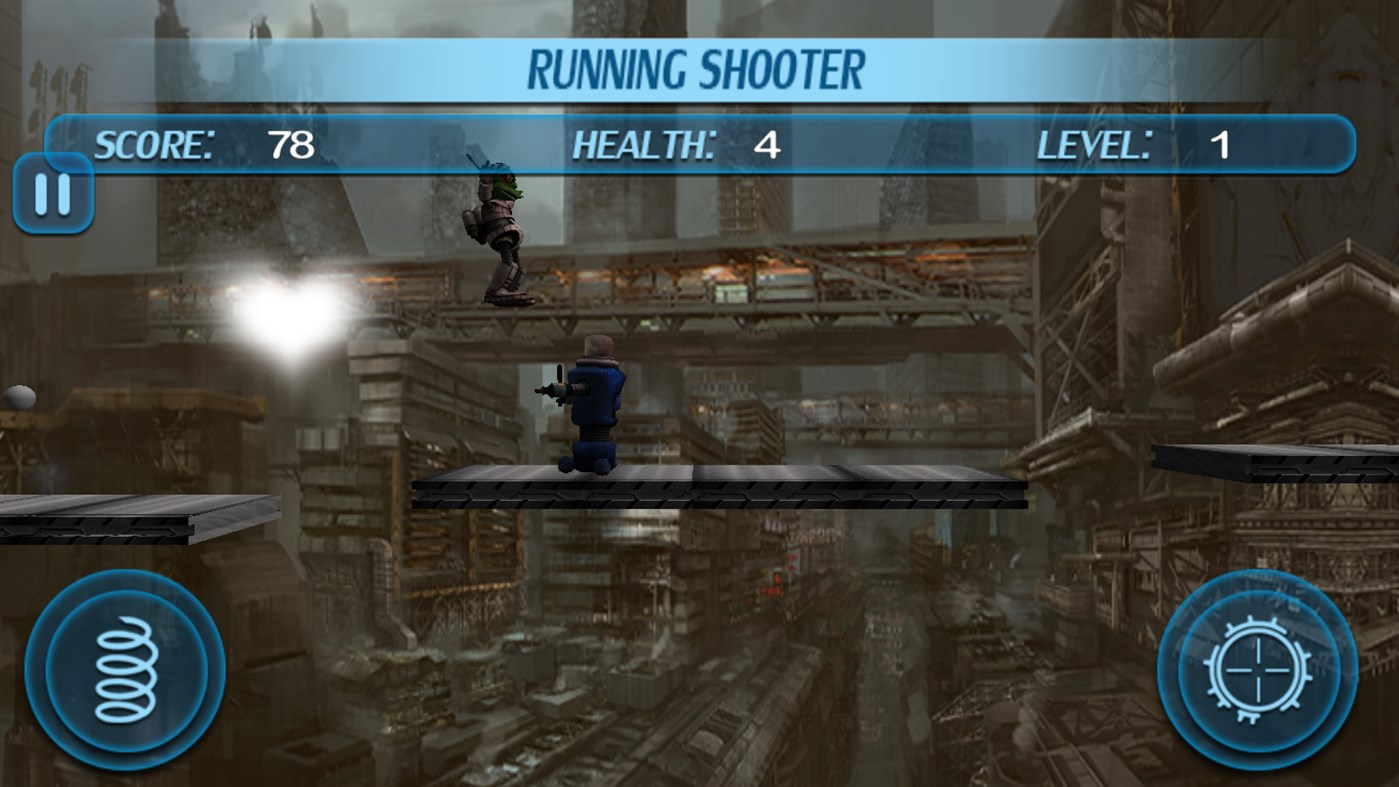Click the RUNNING SHOOTER title banner
1399x787 pixels.
[x=700, y=68]
